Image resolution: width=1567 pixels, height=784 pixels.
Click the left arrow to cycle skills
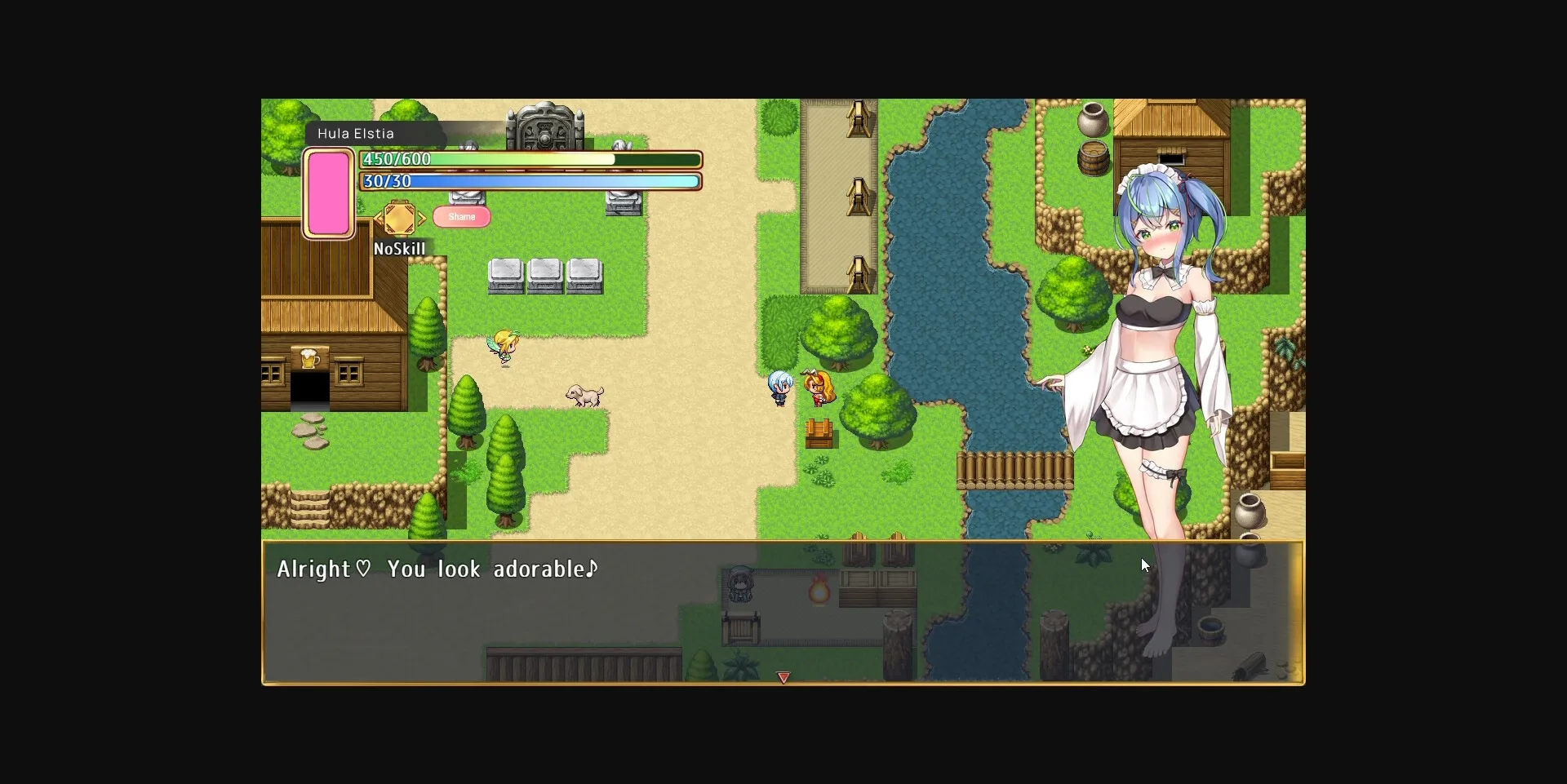[x=377, y=218]
